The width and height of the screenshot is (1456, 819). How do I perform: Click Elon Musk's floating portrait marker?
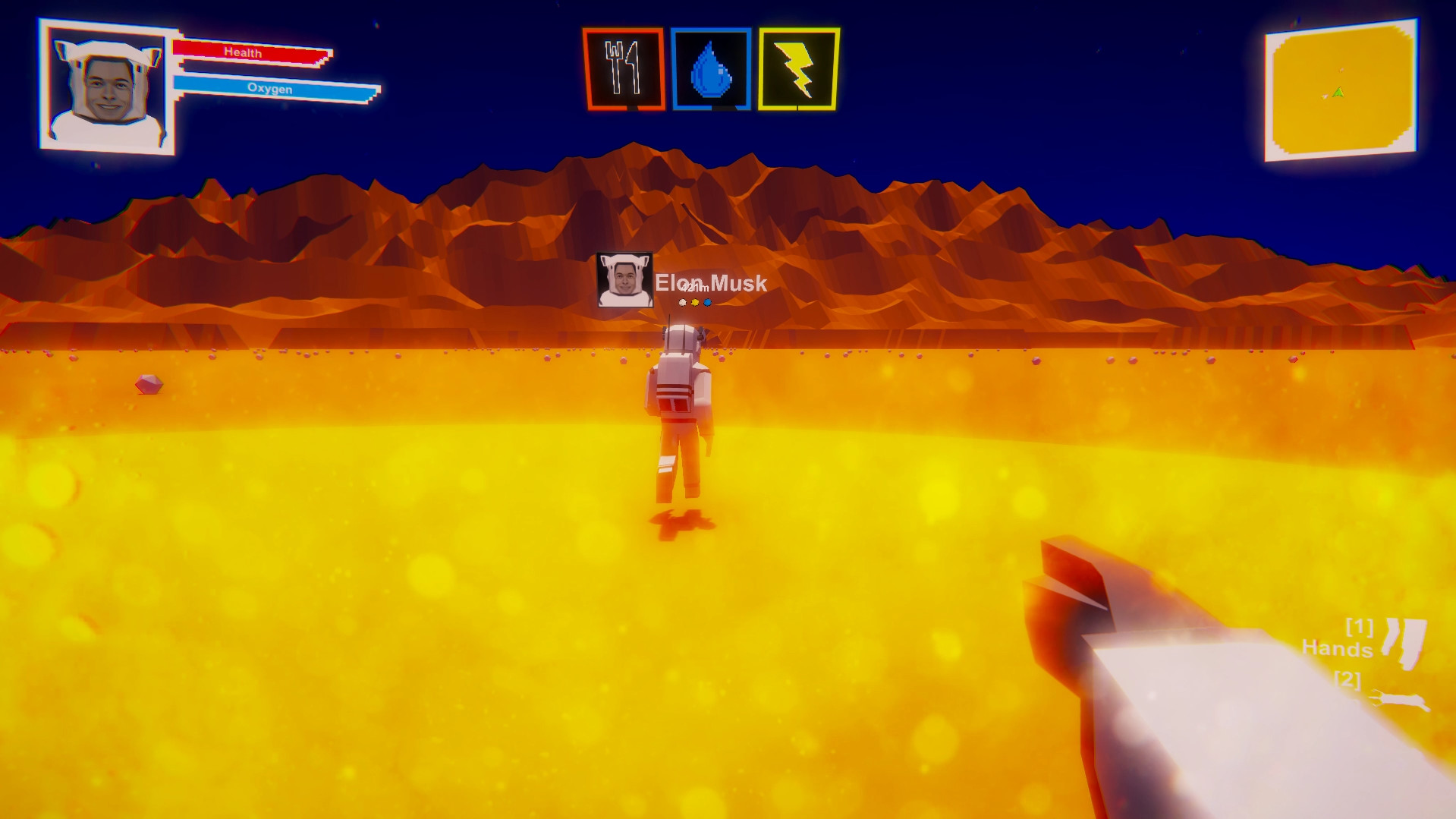pos(624,279)
